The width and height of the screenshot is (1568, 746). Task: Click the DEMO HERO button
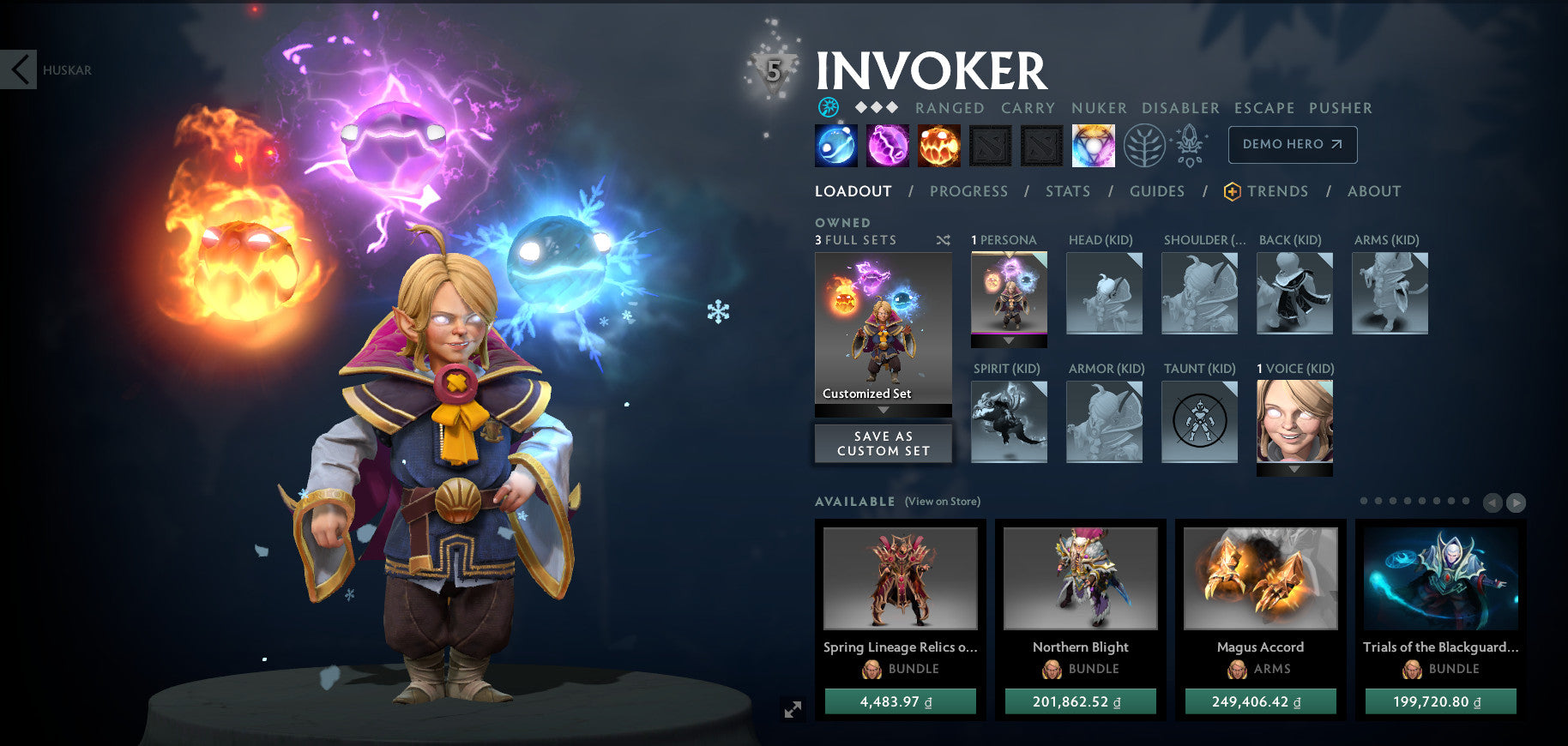point(1293,145)
